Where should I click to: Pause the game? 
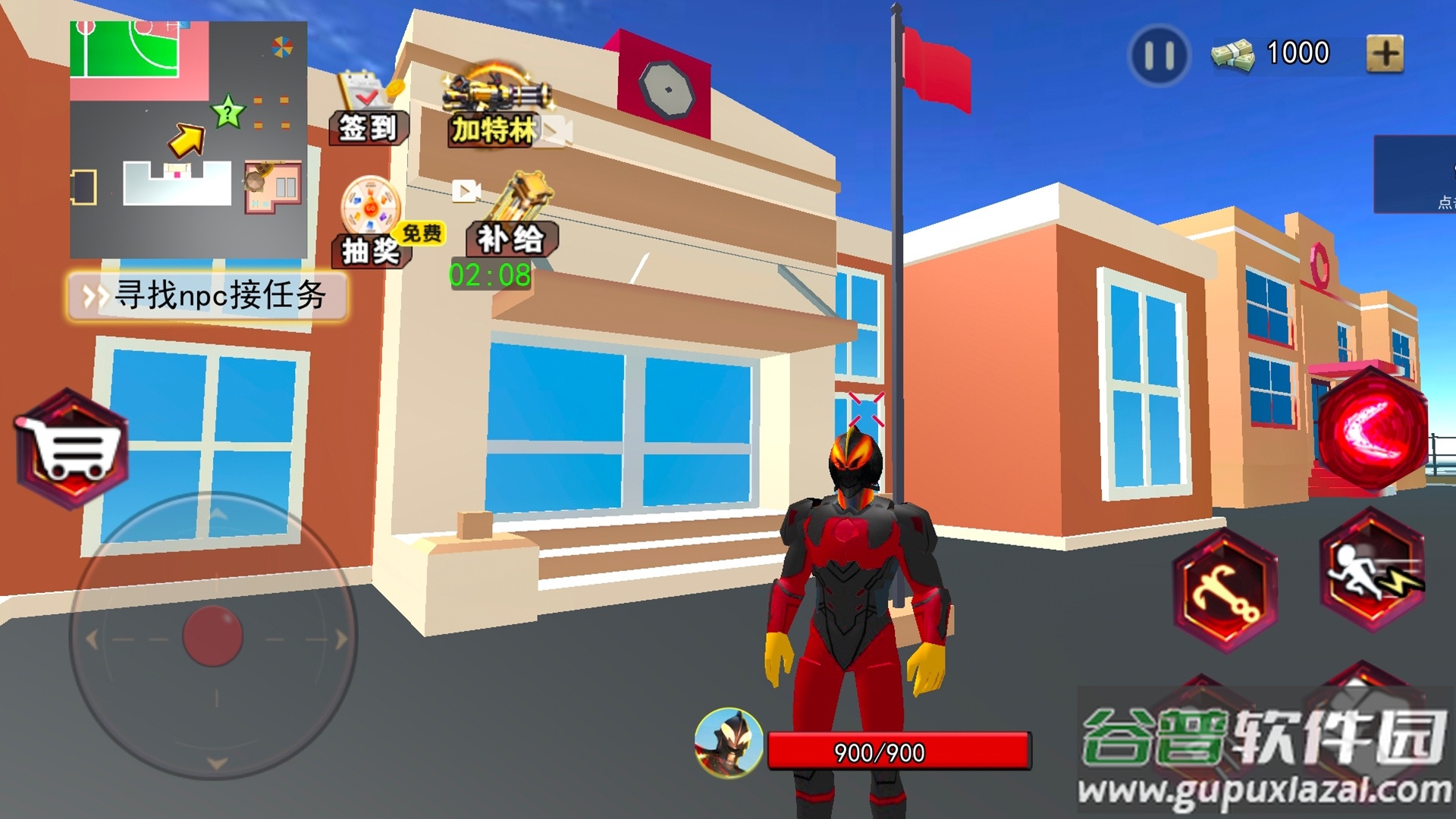coord(1159,55)
